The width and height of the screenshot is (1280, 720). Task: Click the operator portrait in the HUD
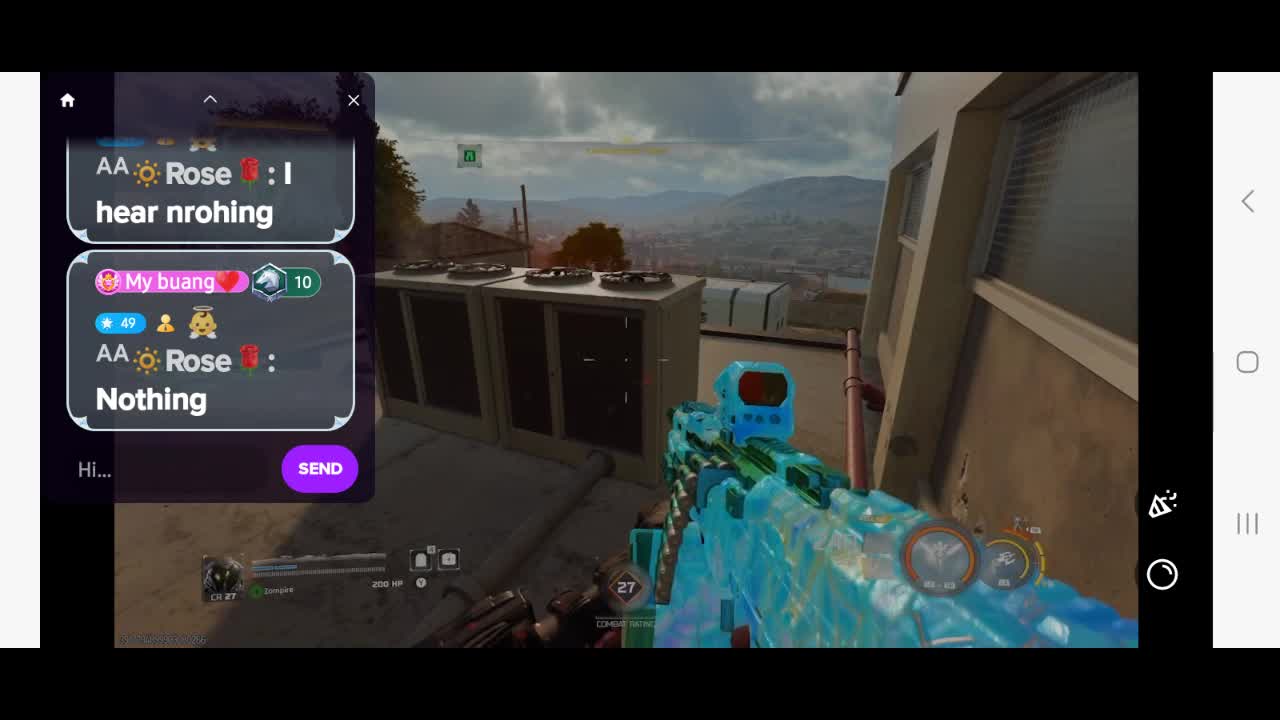(x=221, y=578)
